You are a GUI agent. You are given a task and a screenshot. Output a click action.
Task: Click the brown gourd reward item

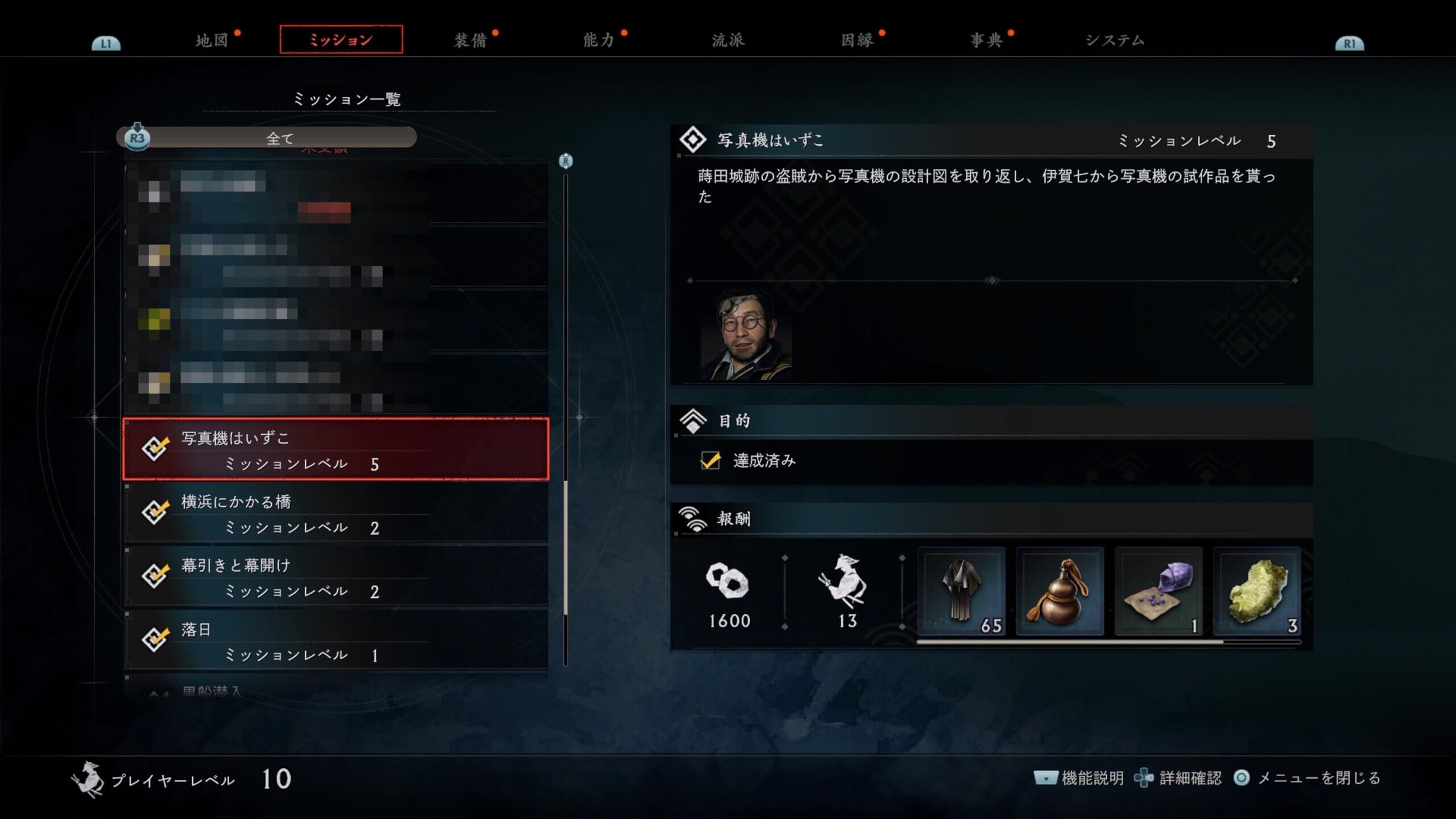(1060, 591)
